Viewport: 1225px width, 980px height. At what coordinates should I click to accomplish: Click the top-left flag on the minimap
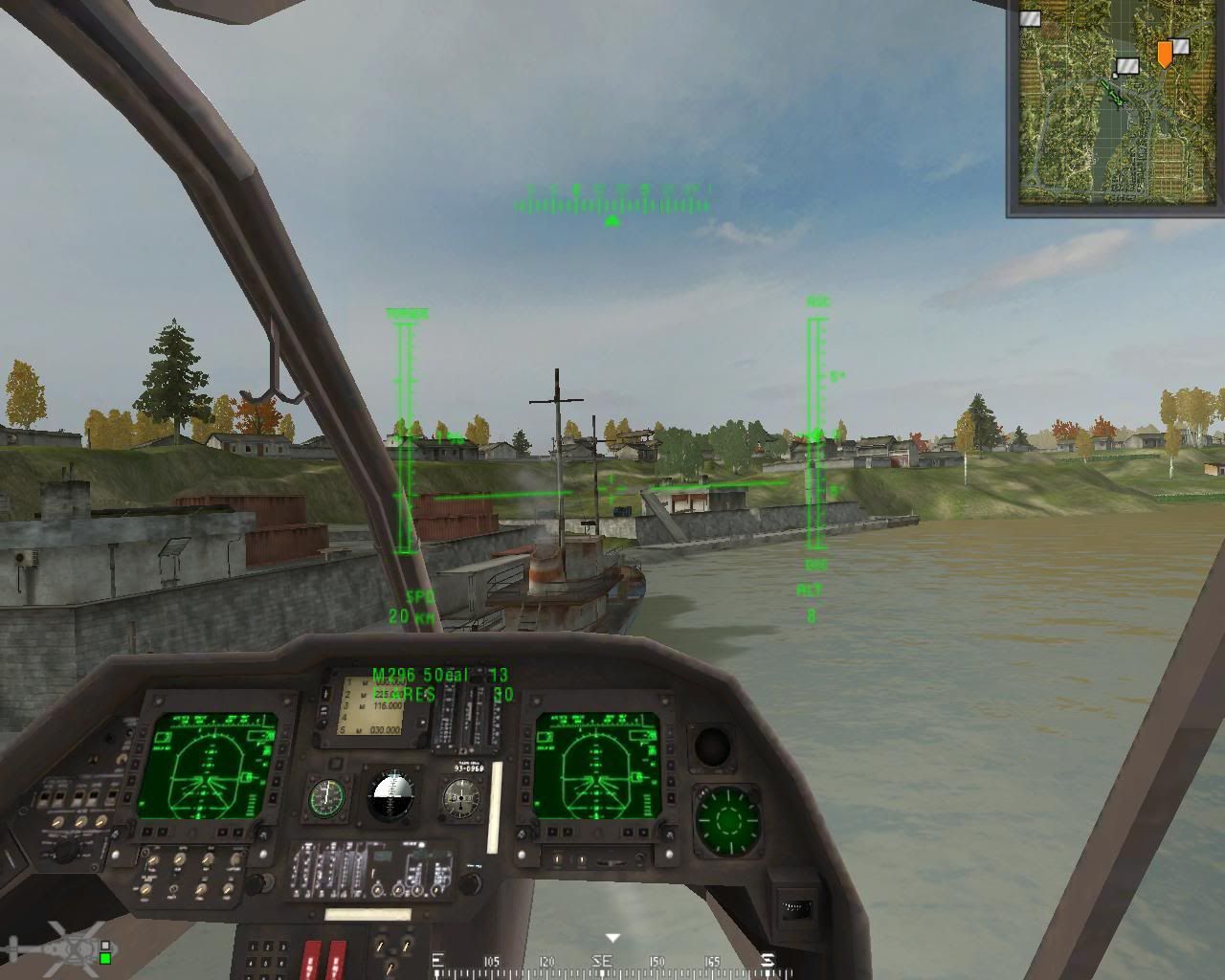[1031, 17]
